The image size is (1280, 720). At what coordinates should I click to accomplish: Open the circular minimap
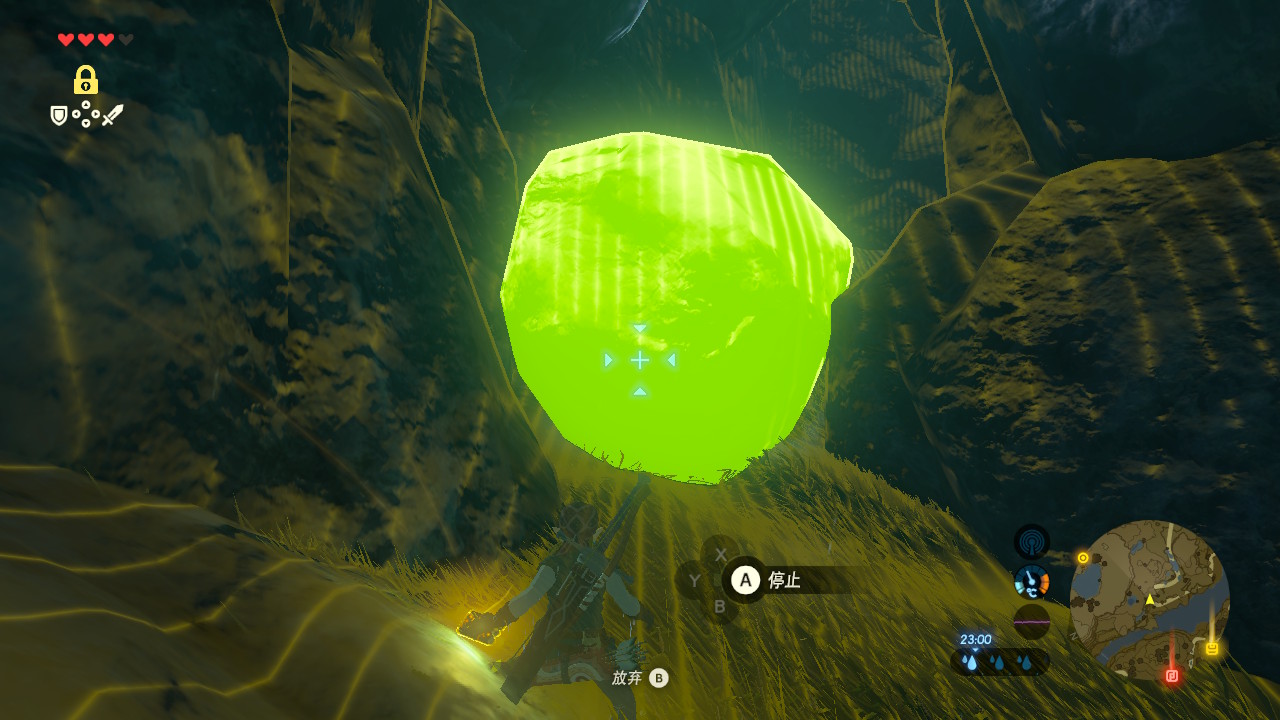pos(1149,600)
